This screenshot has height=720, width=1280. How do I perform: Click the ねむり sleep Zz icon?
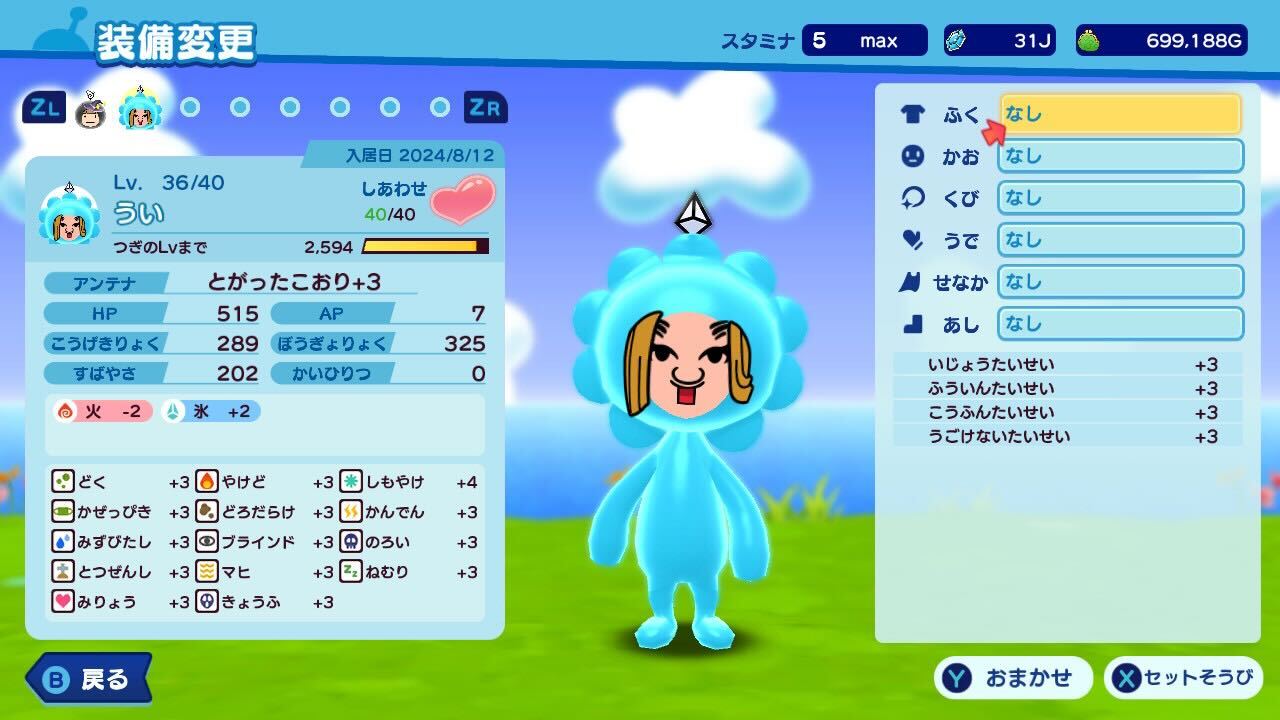tap(353, 572)
